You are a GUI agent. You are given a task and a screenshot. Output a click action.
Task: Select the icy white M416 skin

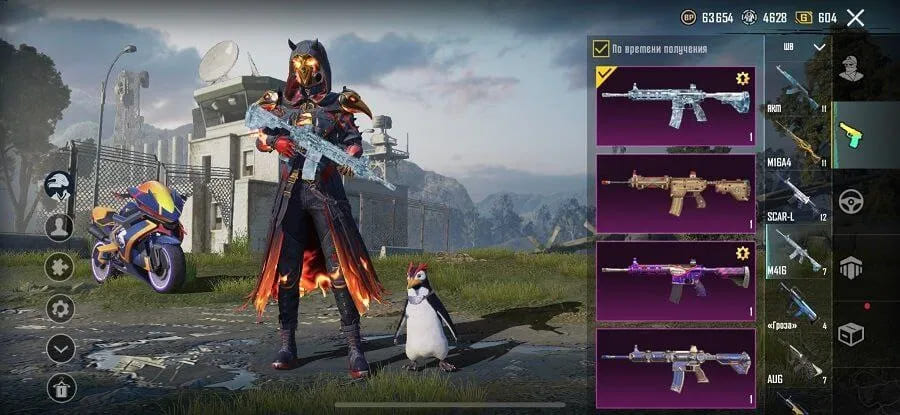pyautogui.click(x=675, y=105)
